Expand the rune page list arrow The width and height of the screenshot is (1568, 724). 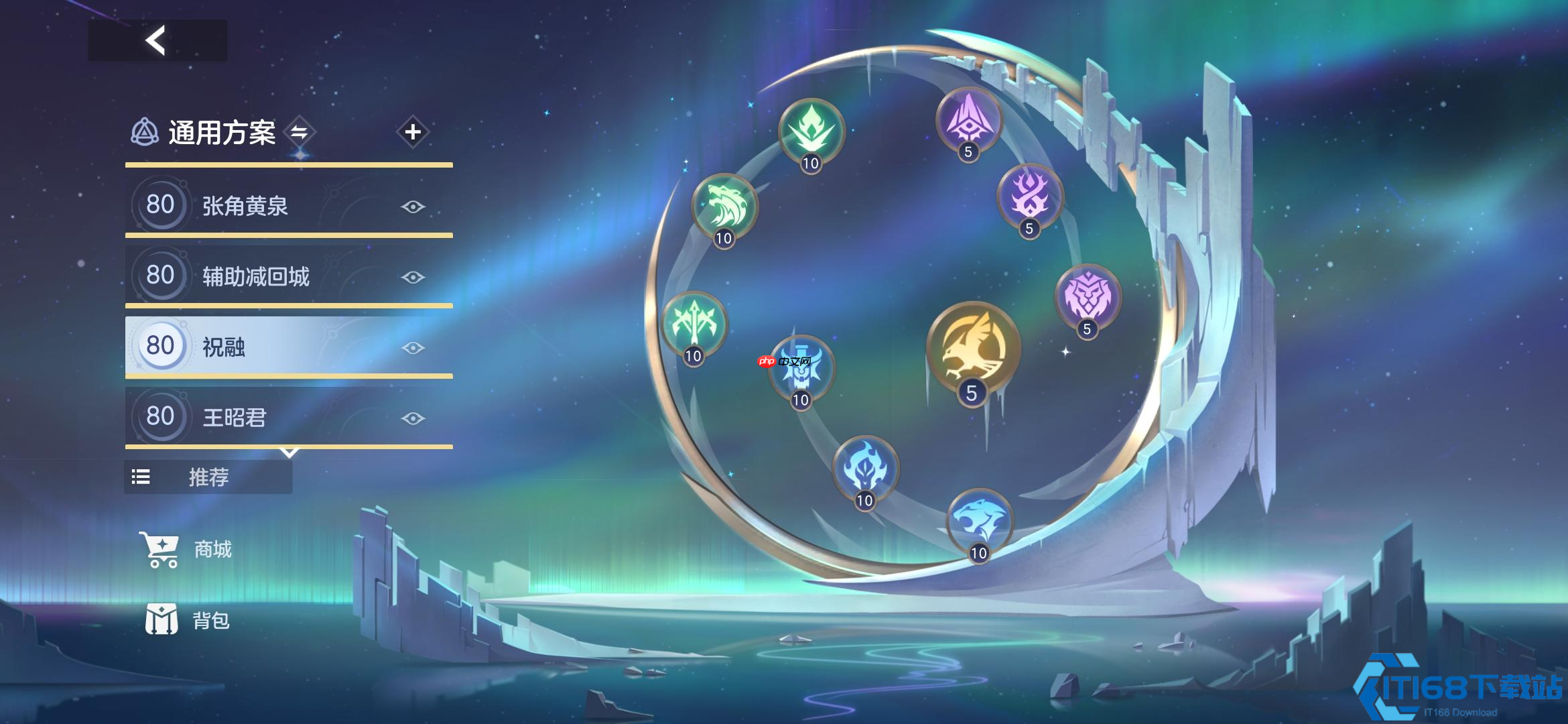(x=289, y=453)
